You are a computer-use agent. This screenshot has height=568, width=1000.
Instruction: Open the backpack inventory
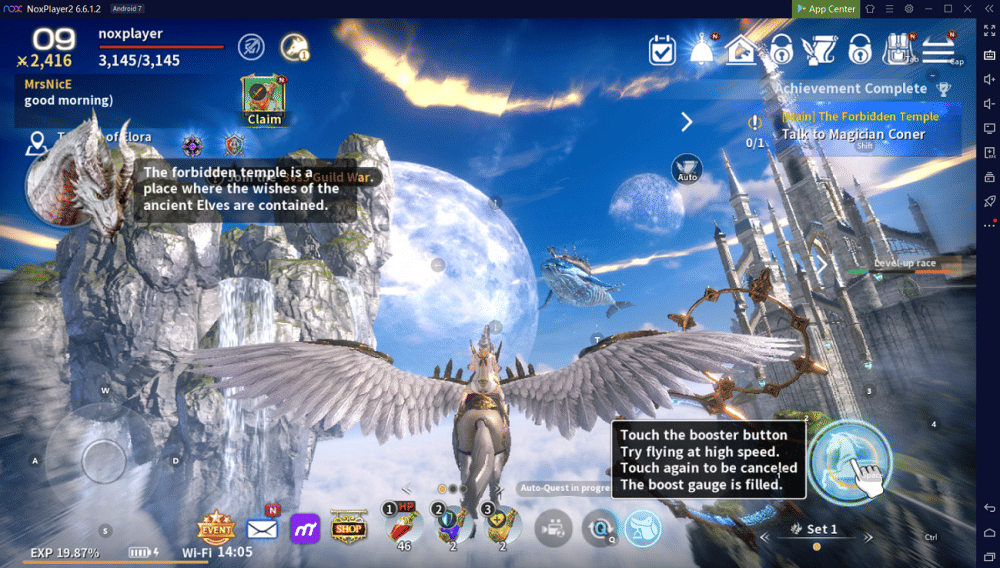pos(897,49)
